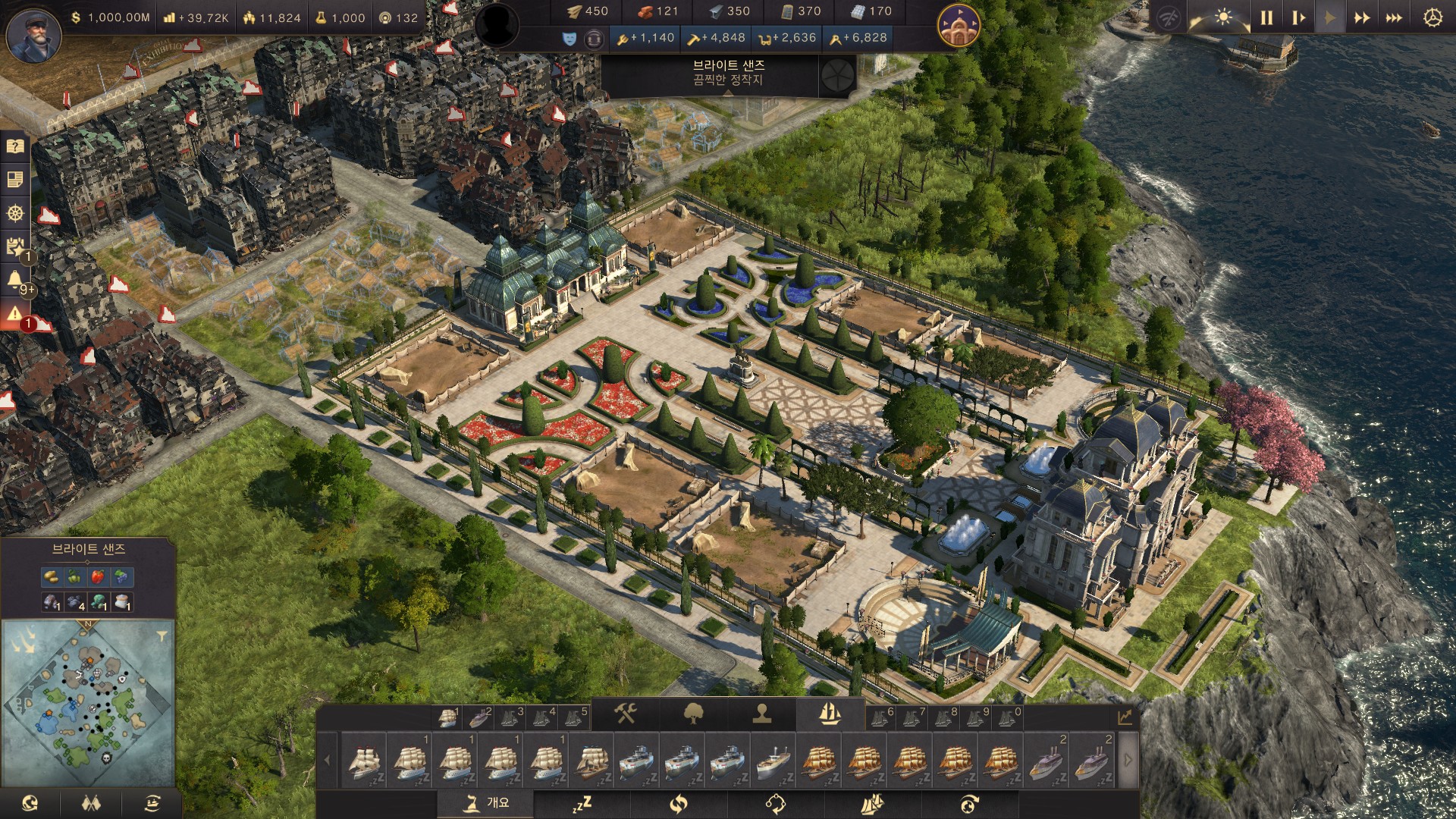Show idle ships with the zzZ filter
The height and width of the screenshot is (819, 1456).
coord(582,803)
